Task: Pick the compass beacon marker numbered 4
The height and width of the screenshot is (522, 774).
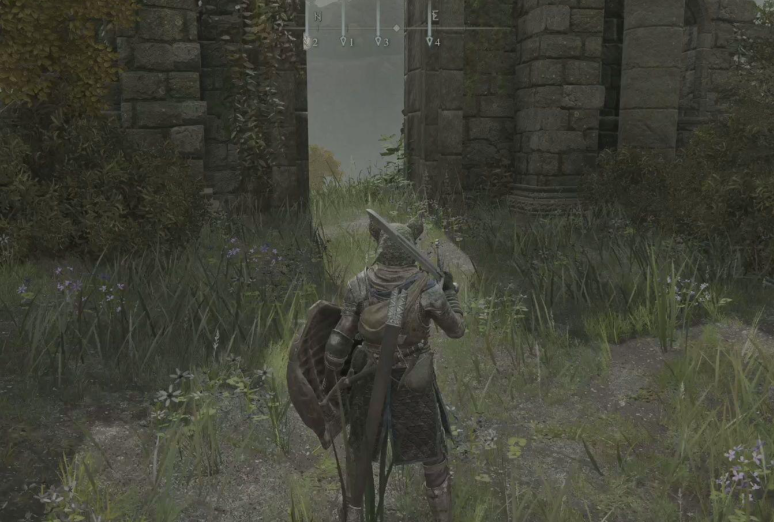Action: 429,41
